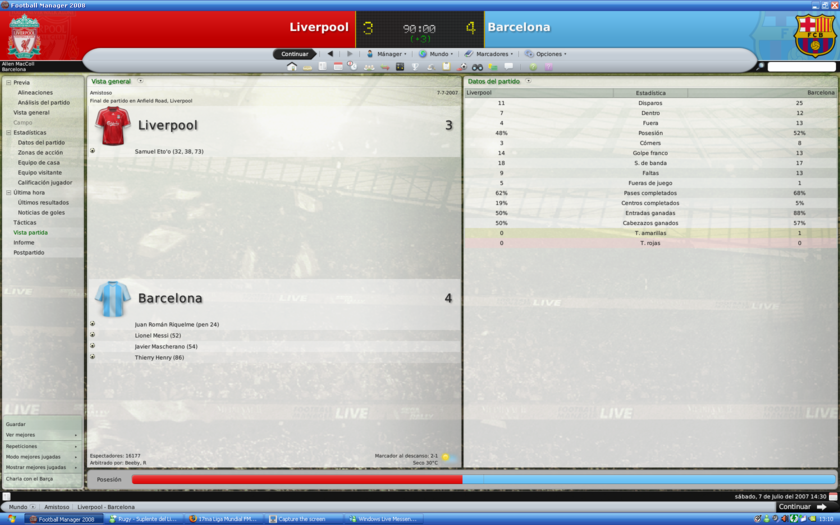Go to the home screen icon

[x=291, y=67]
